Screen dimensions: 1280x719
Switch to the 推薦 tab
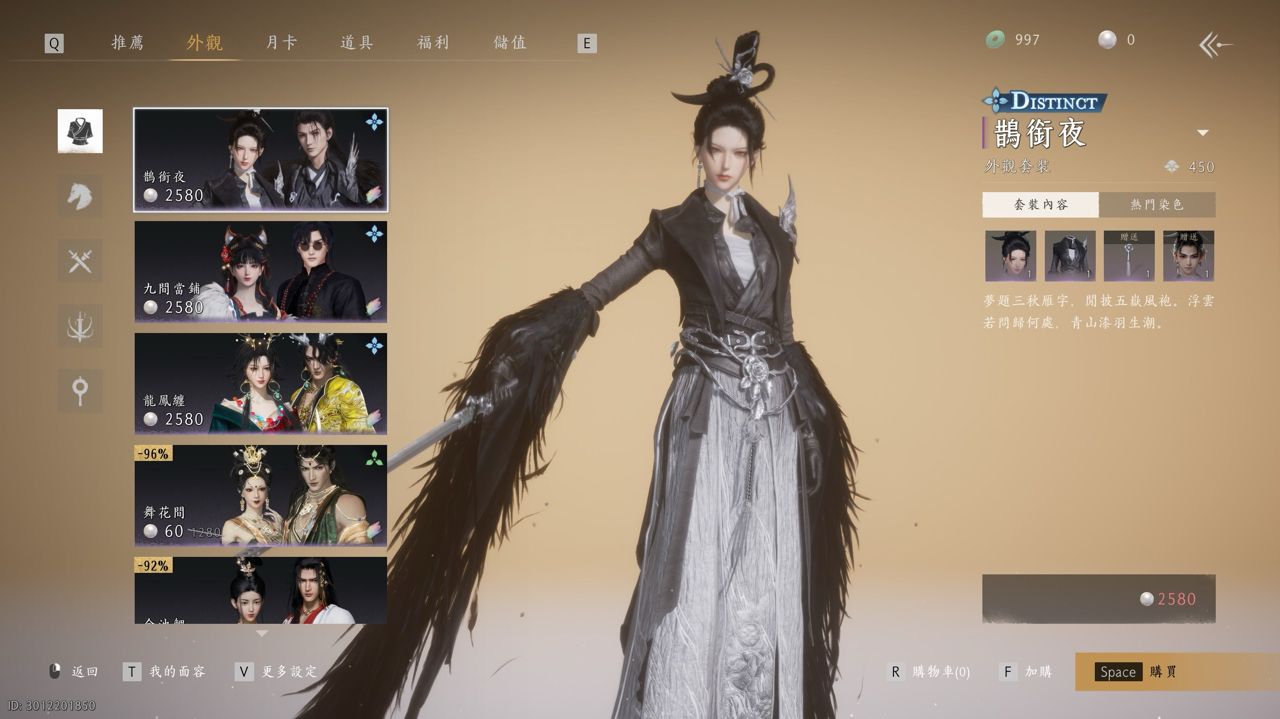[x=127, y=43]
